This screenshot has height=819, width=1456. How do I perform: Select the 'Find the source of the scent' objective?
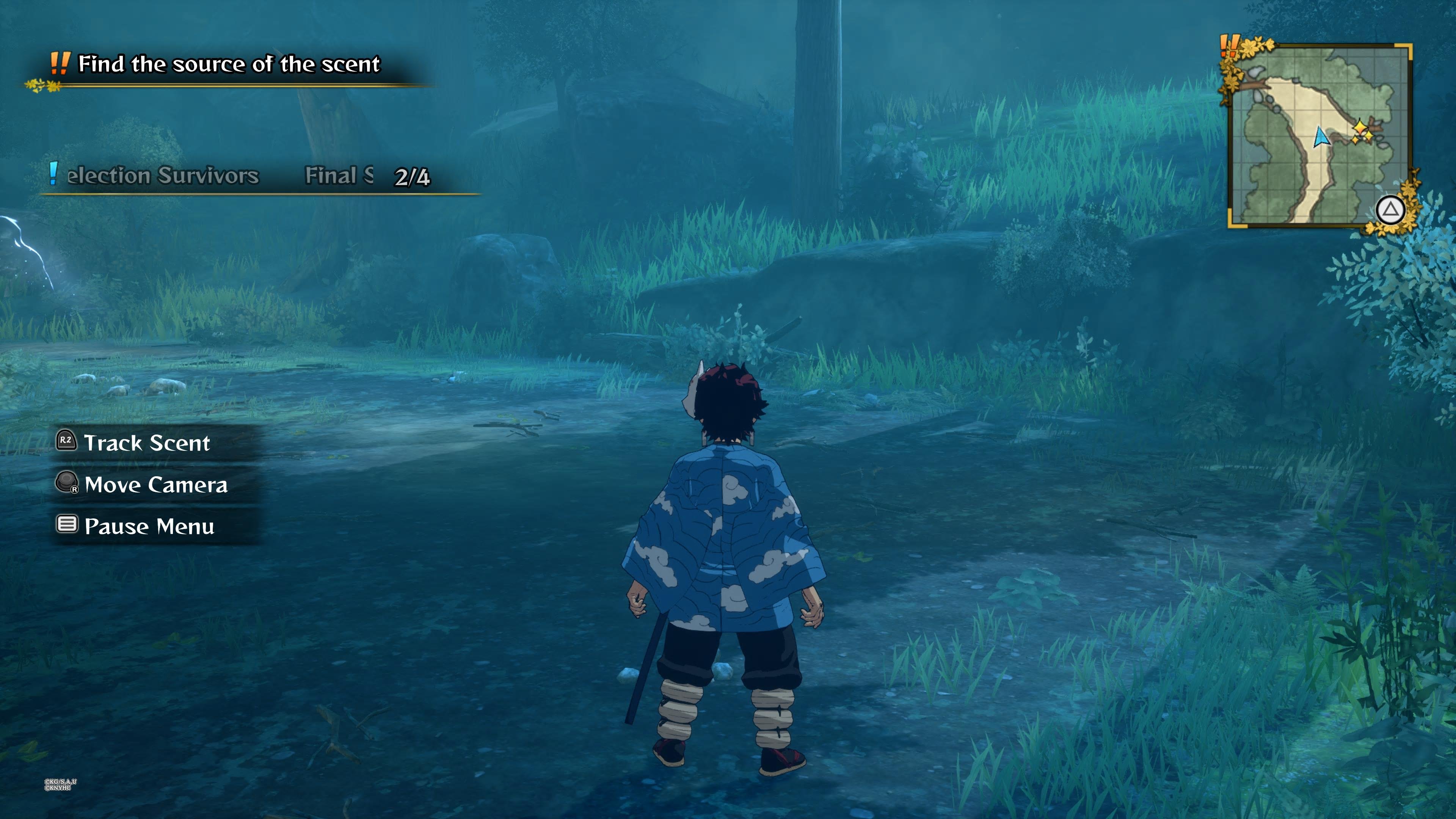click(x=228, y=64)
